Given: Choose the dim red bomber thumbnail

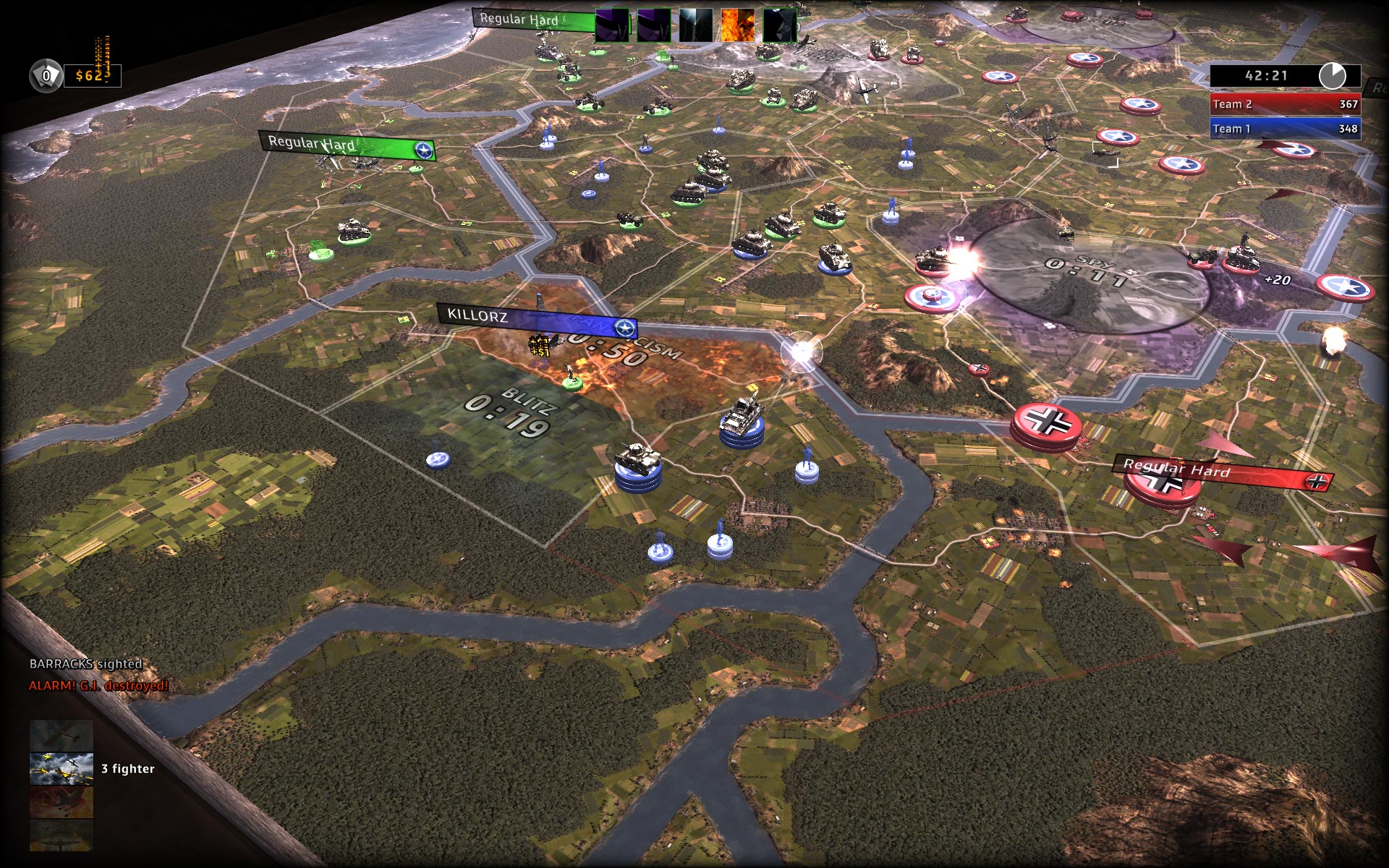Looking at the screenshot, I should click(x=61, y=802).
